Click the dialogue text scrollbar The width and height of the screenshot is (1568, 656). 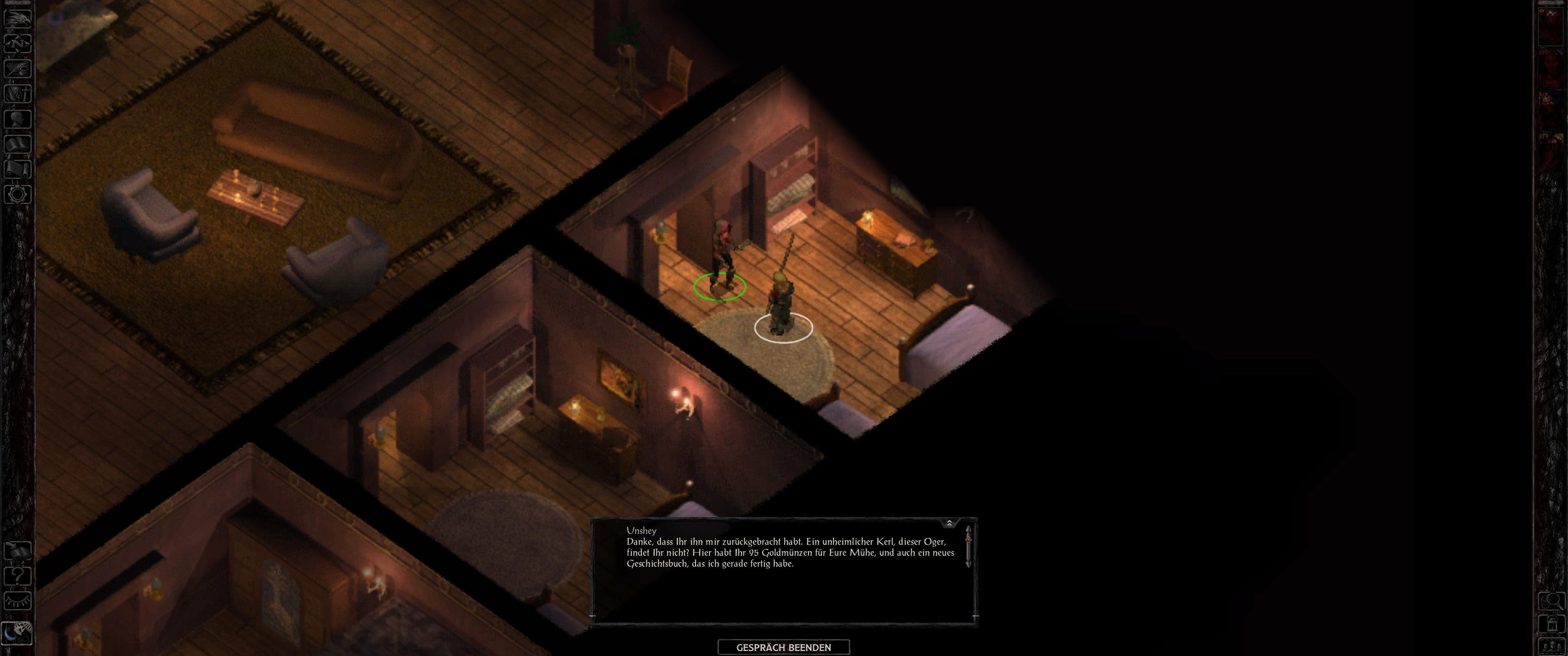968,547
